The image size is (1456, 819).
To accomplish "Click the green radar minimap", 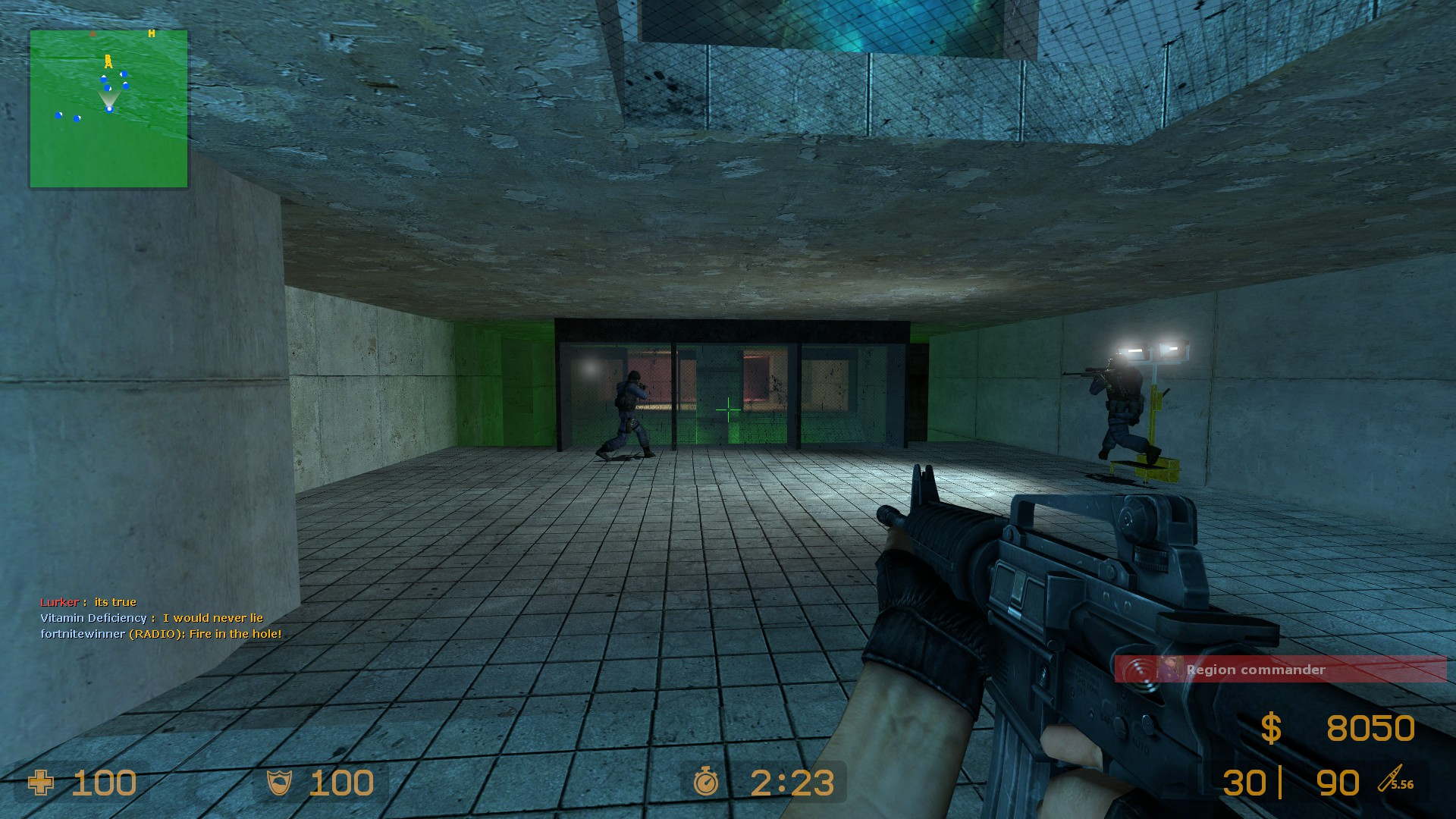I will [x=108, y=109].
